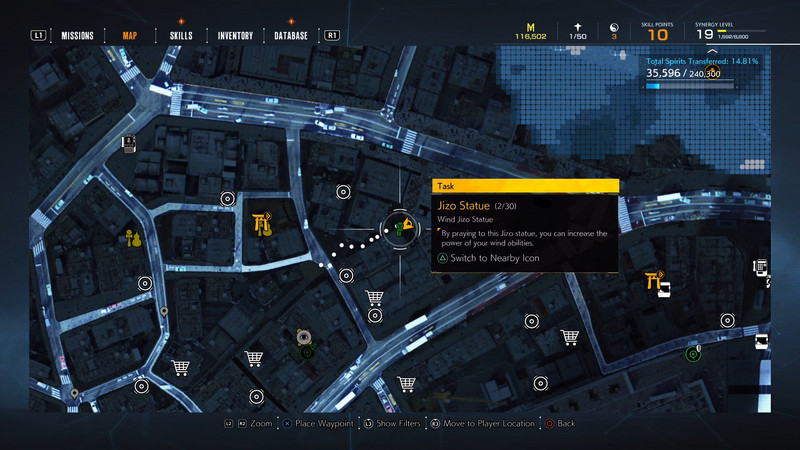Switch to the Skills tab
Image resolution: width=800 pixels, height=450 pixels.
181,36
